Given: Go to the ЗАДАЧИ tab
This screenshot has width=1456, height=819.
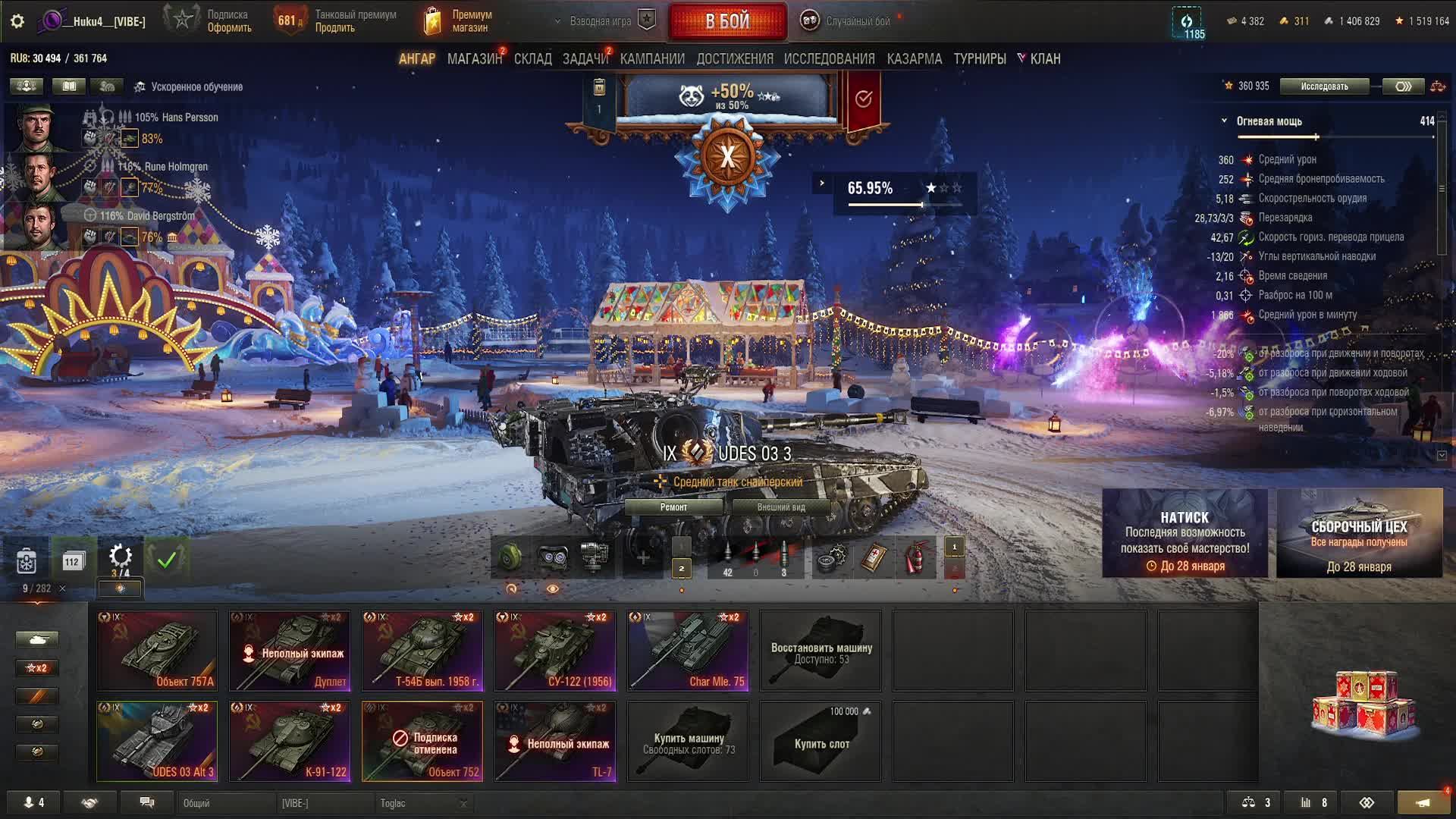Looking at the screenshot, I should point(585,59).
